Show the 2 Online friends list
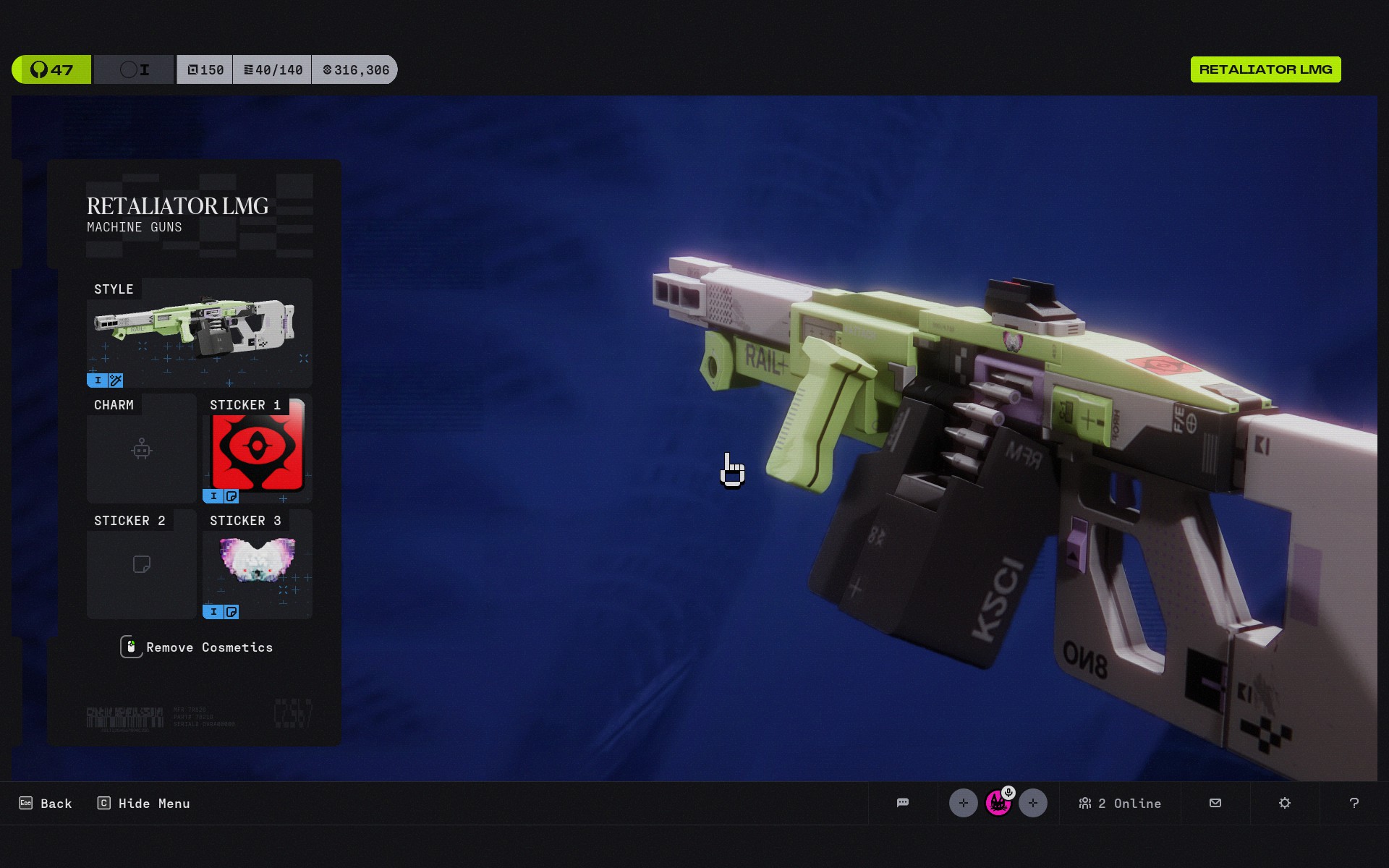The image size is (1389, 868). (1120, 804)
